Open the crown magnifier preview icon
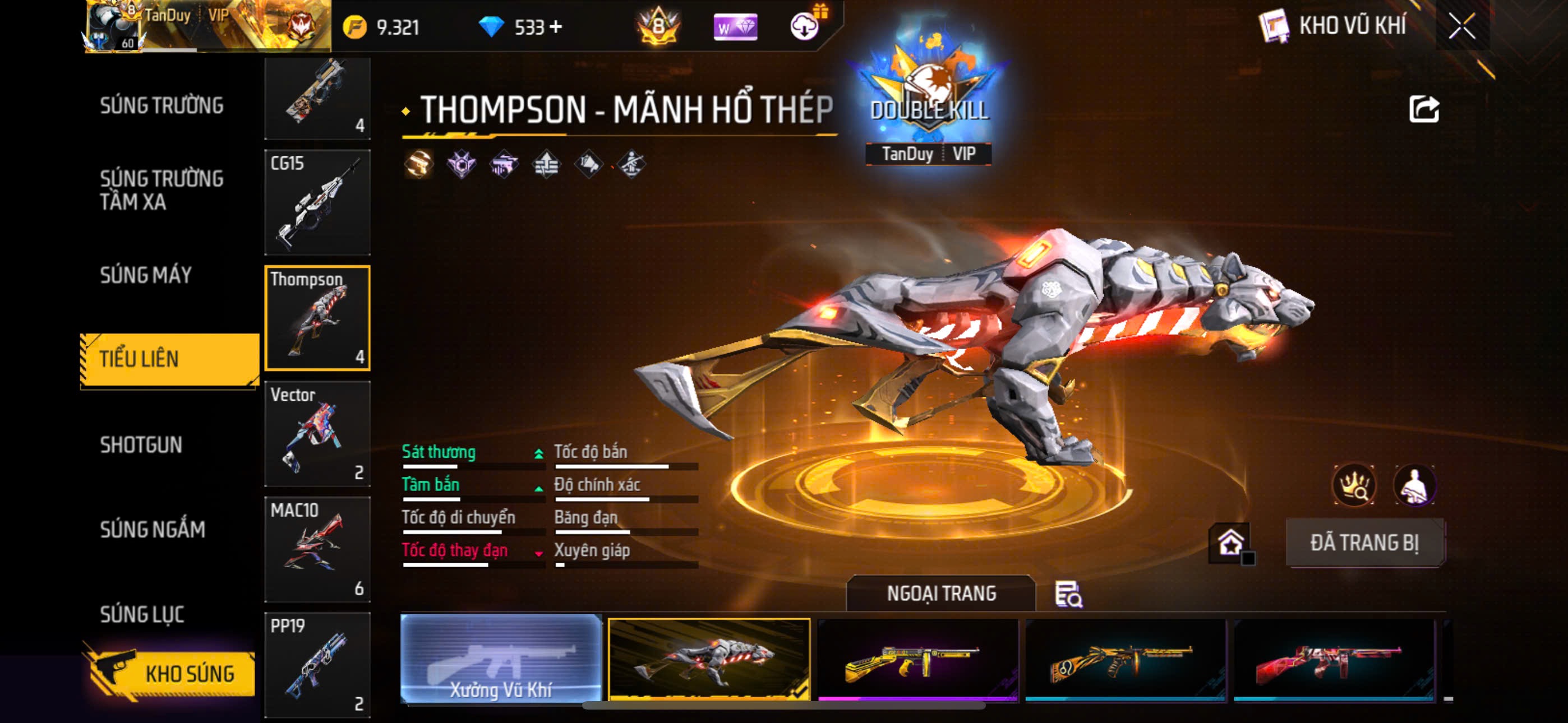This screenshot has width=1568, height=723. 1354,485
